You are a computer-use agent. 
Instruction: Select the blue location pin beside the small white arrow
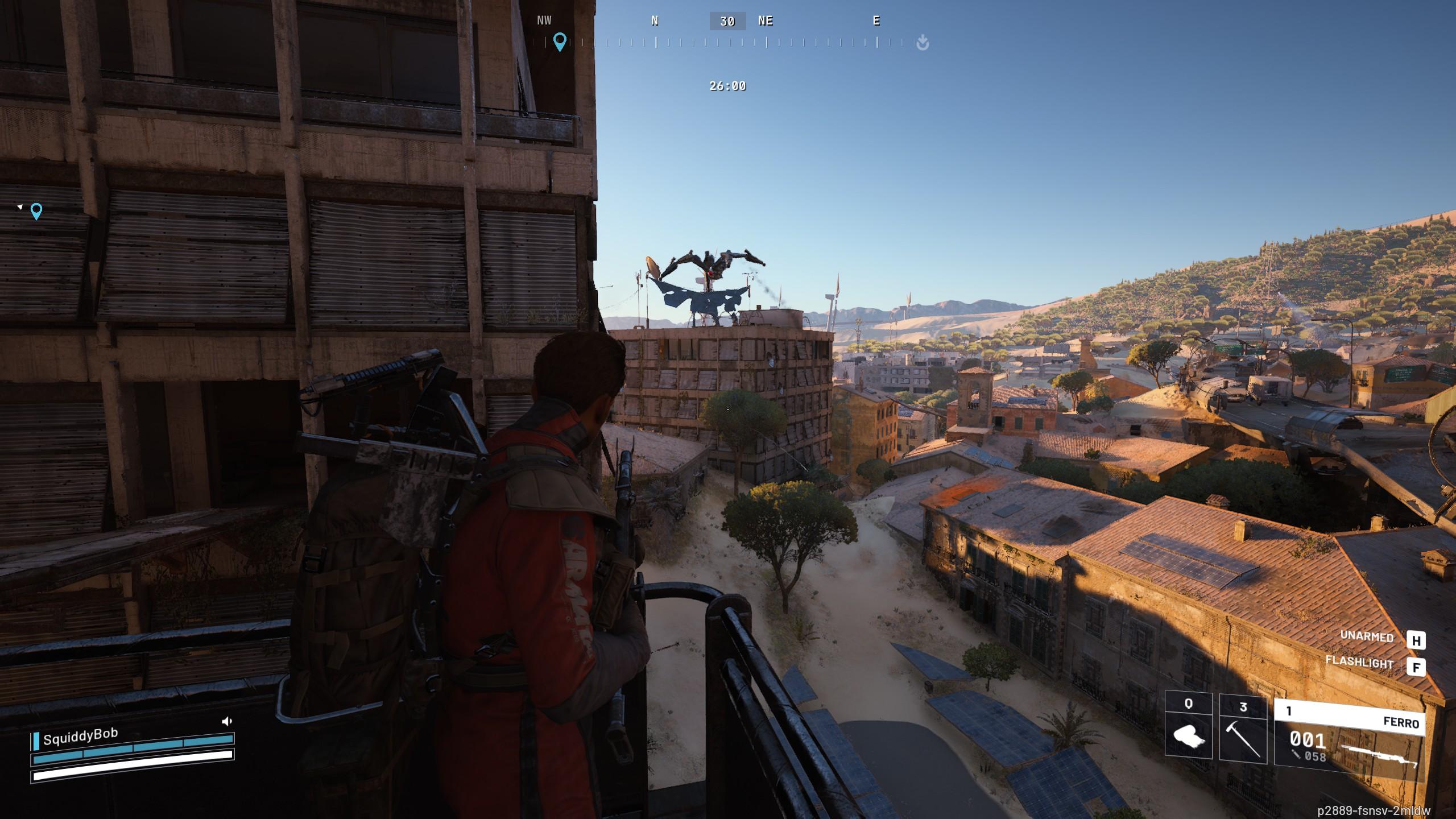(36, 211)
